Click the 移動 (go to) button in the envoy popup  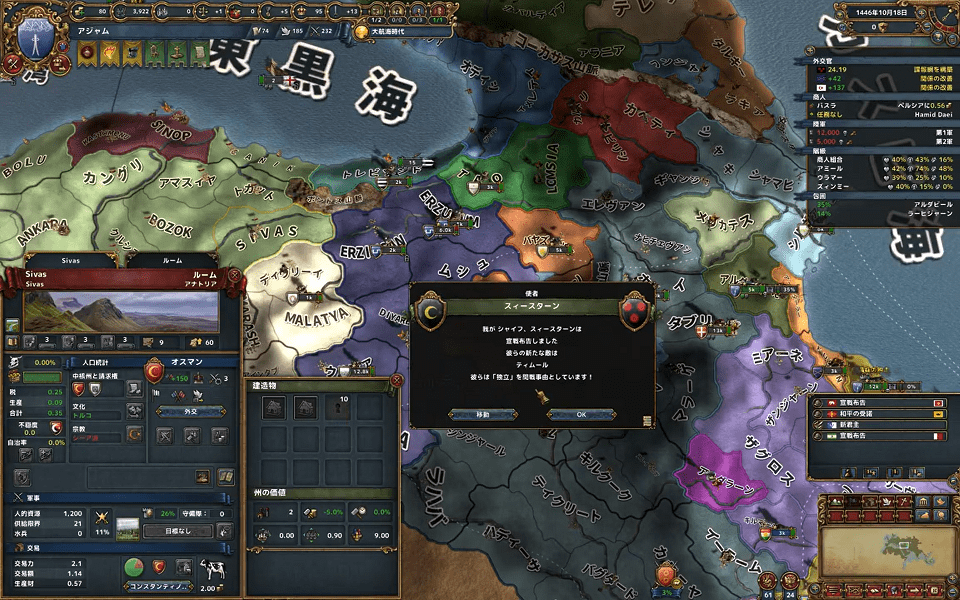pos(483,414)
